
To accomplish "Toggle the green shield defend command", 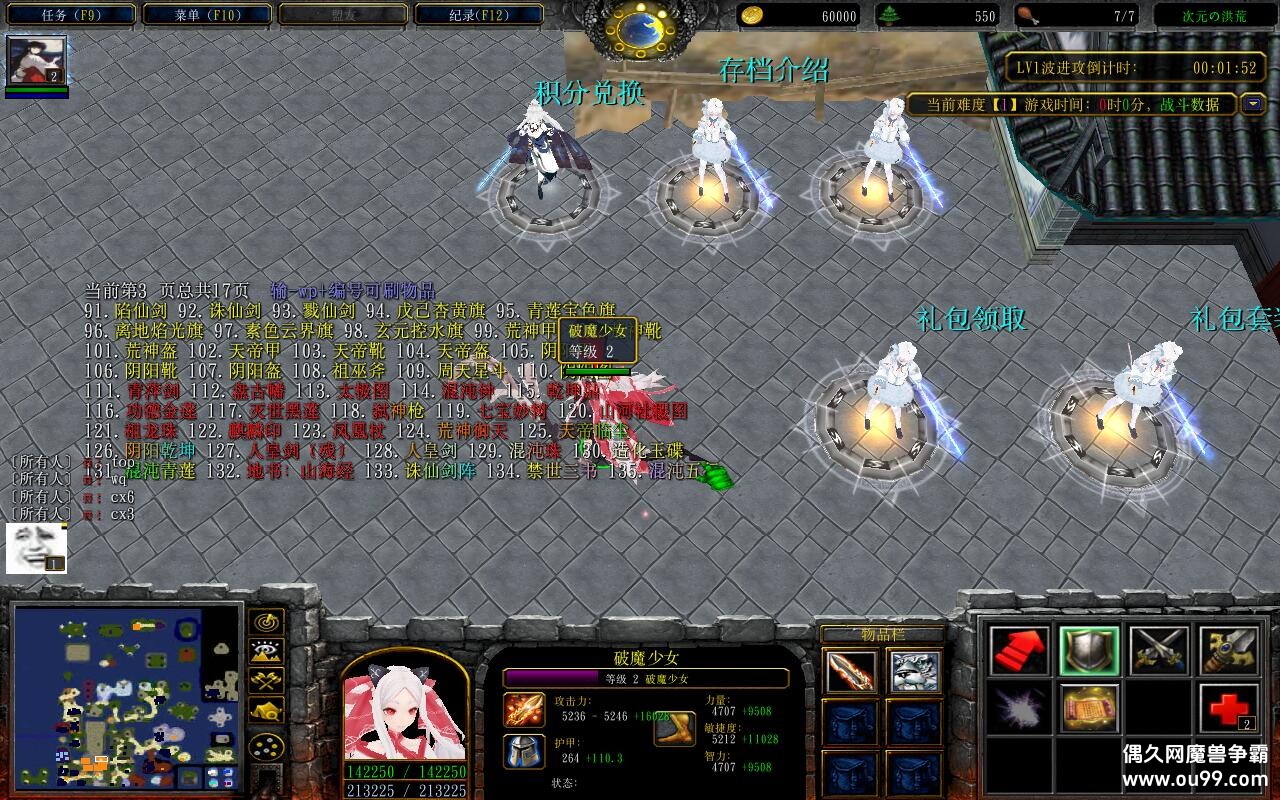I will [1091, 652].
